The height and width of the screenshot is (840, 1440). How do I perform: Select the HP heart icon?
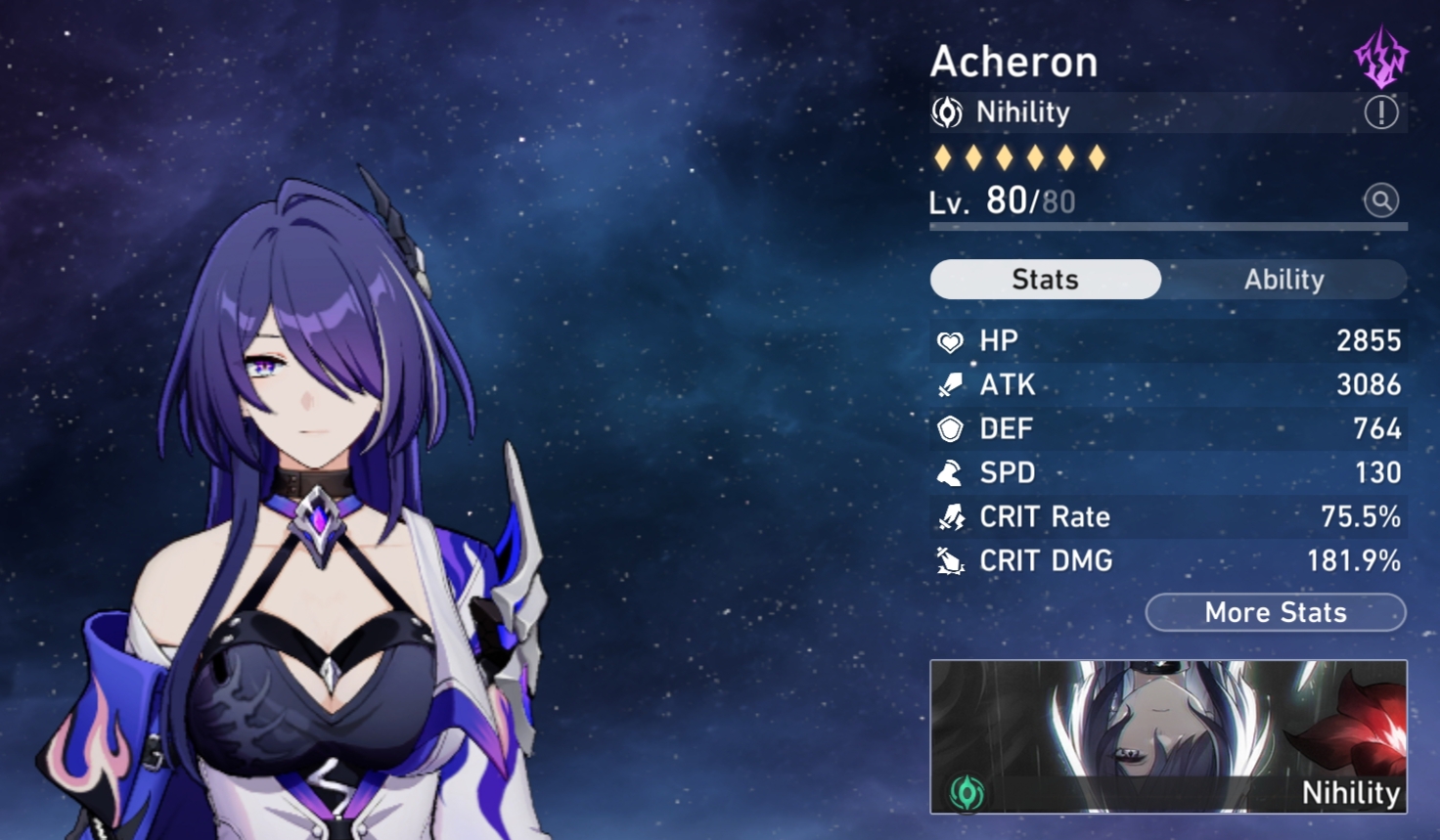pos(950,340)
